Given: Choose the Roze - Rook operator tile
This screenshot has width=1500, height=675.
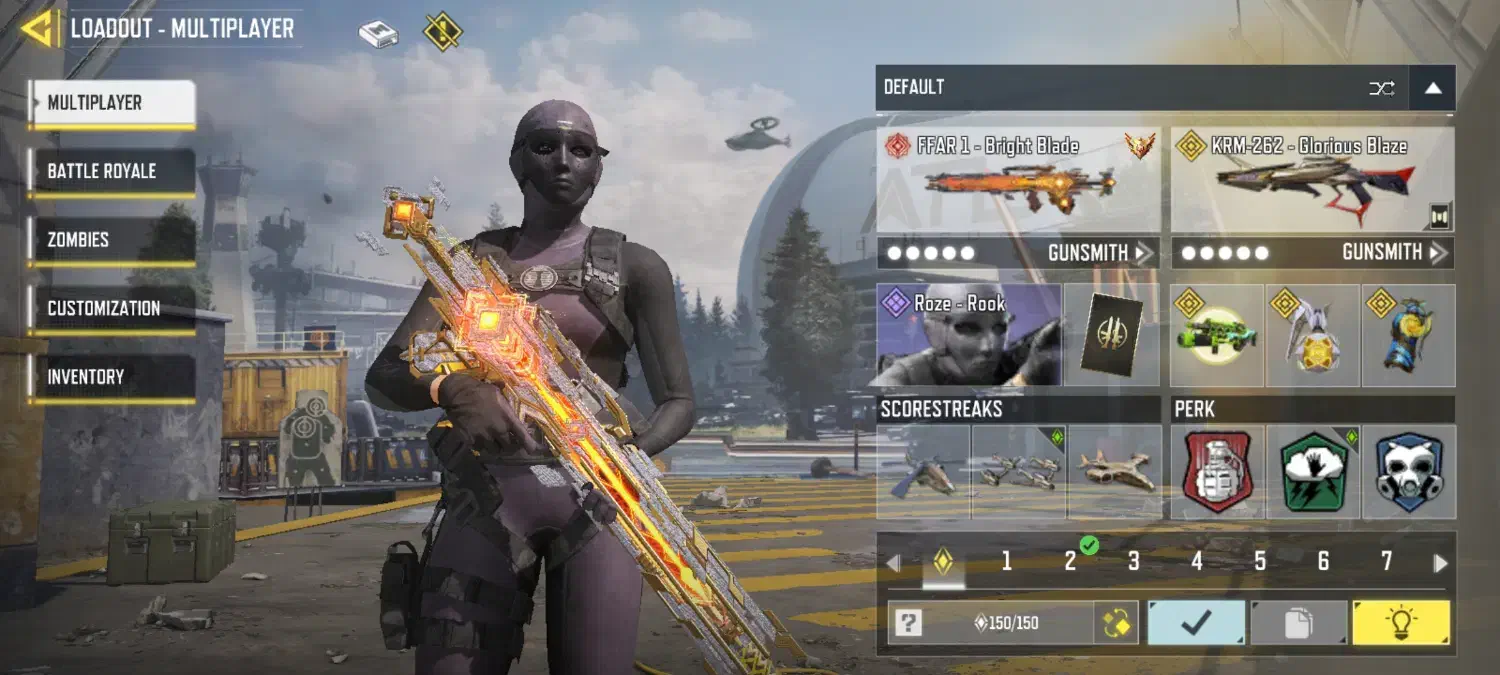Looking at the screenshot, I should pyautogui.click(x=968, y=335).
